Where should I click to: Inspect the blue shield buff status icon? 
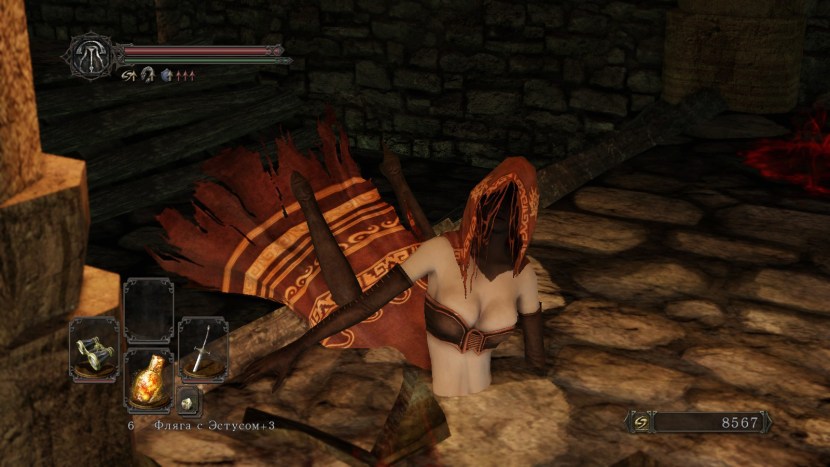tap(165, 74)
